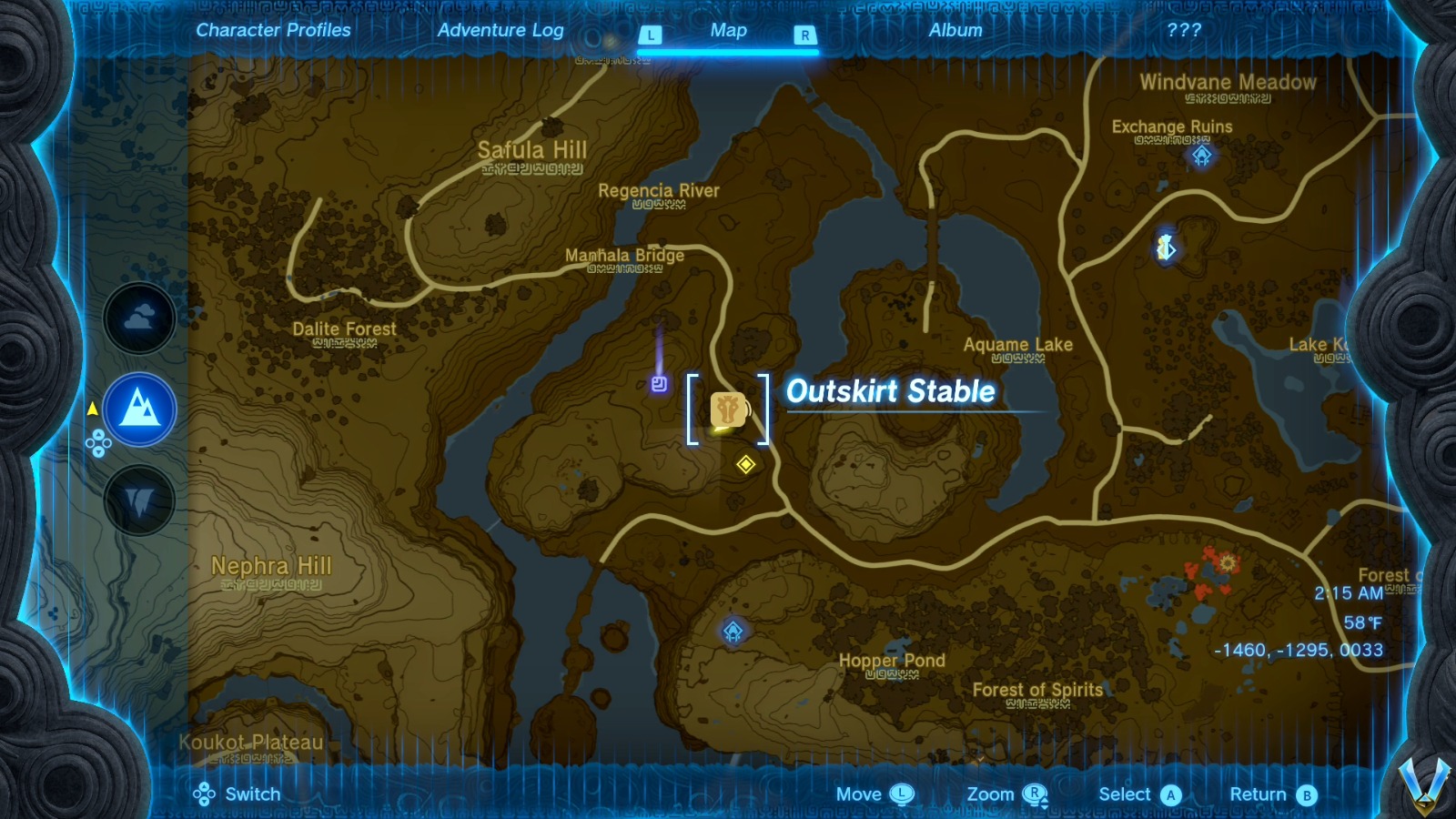Screen dimensions: 1456x819
Task: Click the shrine icon near Exchange Ruins
Action: point(1201,157)
